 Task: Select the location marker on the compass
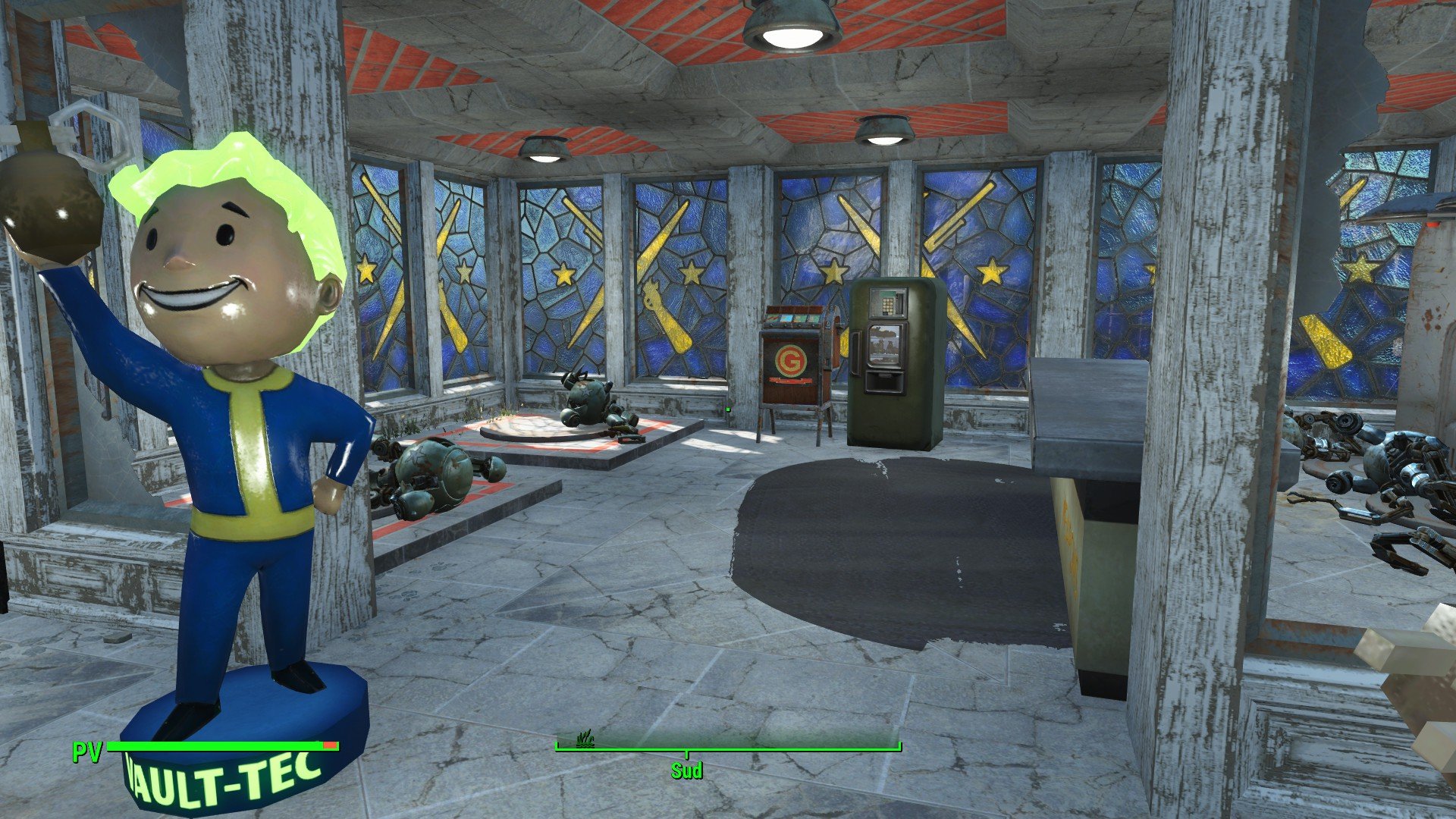(585, 740)
